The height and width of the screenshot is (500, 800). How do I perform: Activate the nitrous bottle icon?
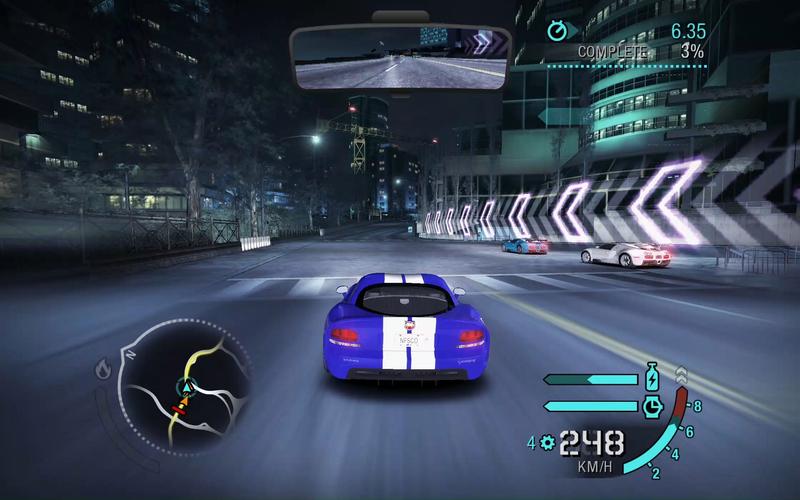pyautogui.click(x=653, y=378)
